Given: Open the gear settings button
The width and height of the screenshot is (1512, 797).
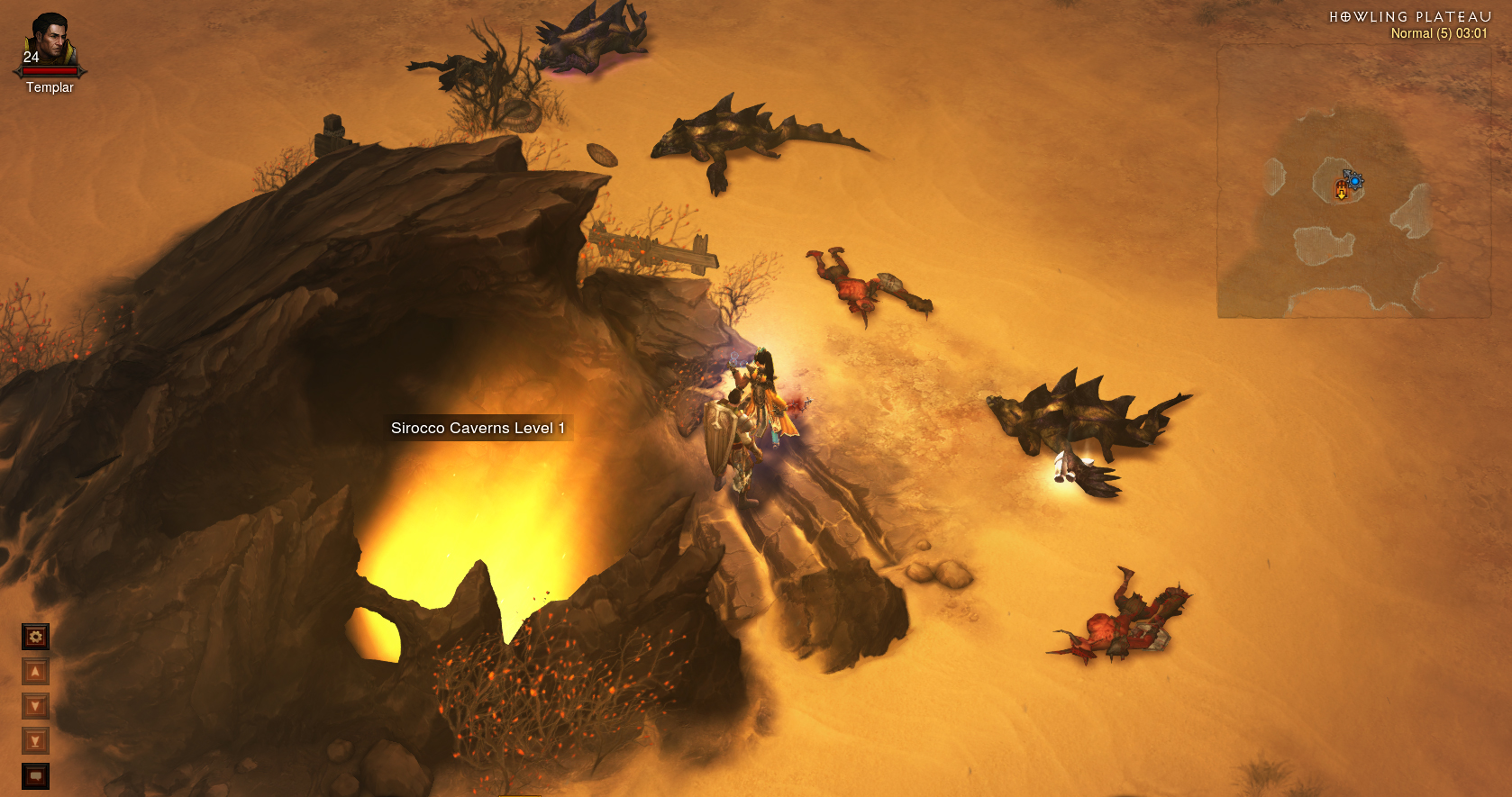Looking at the screenshot, I should [x=35, y=637].
